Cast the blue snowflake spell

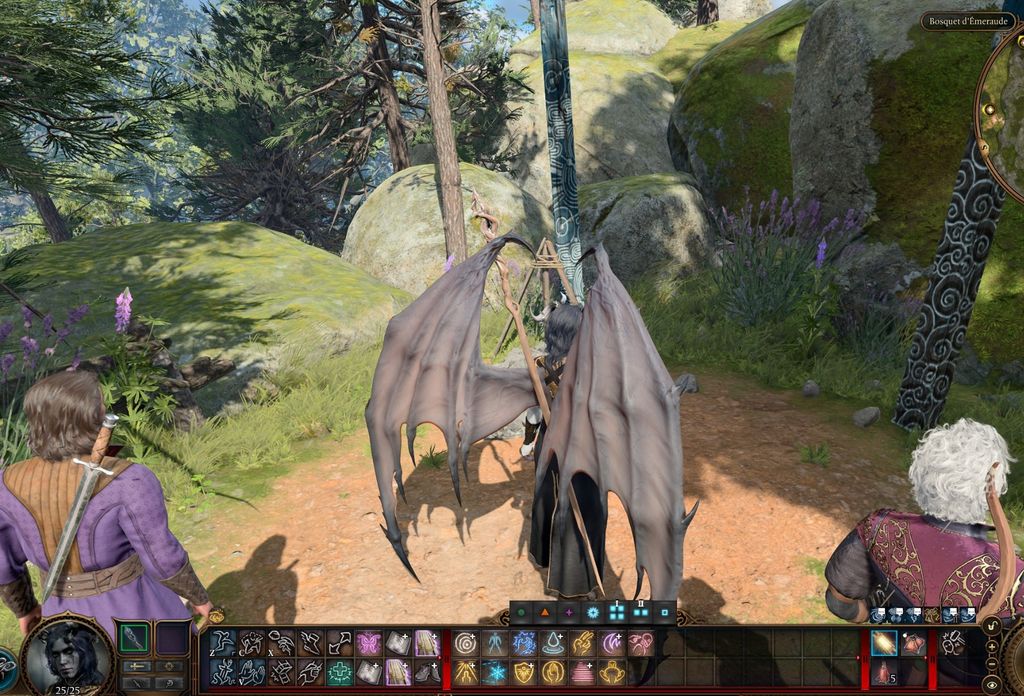click(494, 672)
